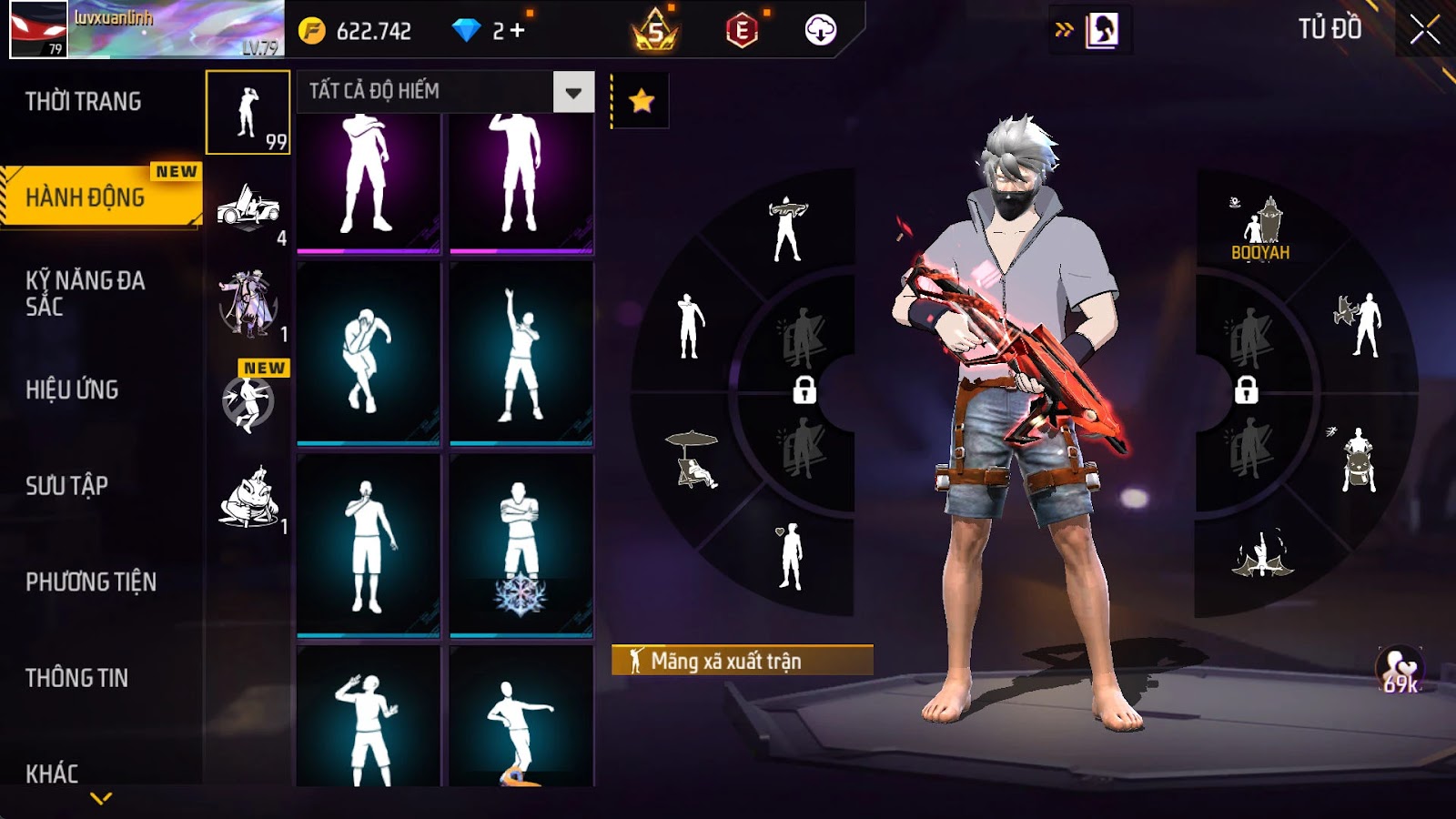
Task: Show the Thông Tin section
Action: point(77,678)
